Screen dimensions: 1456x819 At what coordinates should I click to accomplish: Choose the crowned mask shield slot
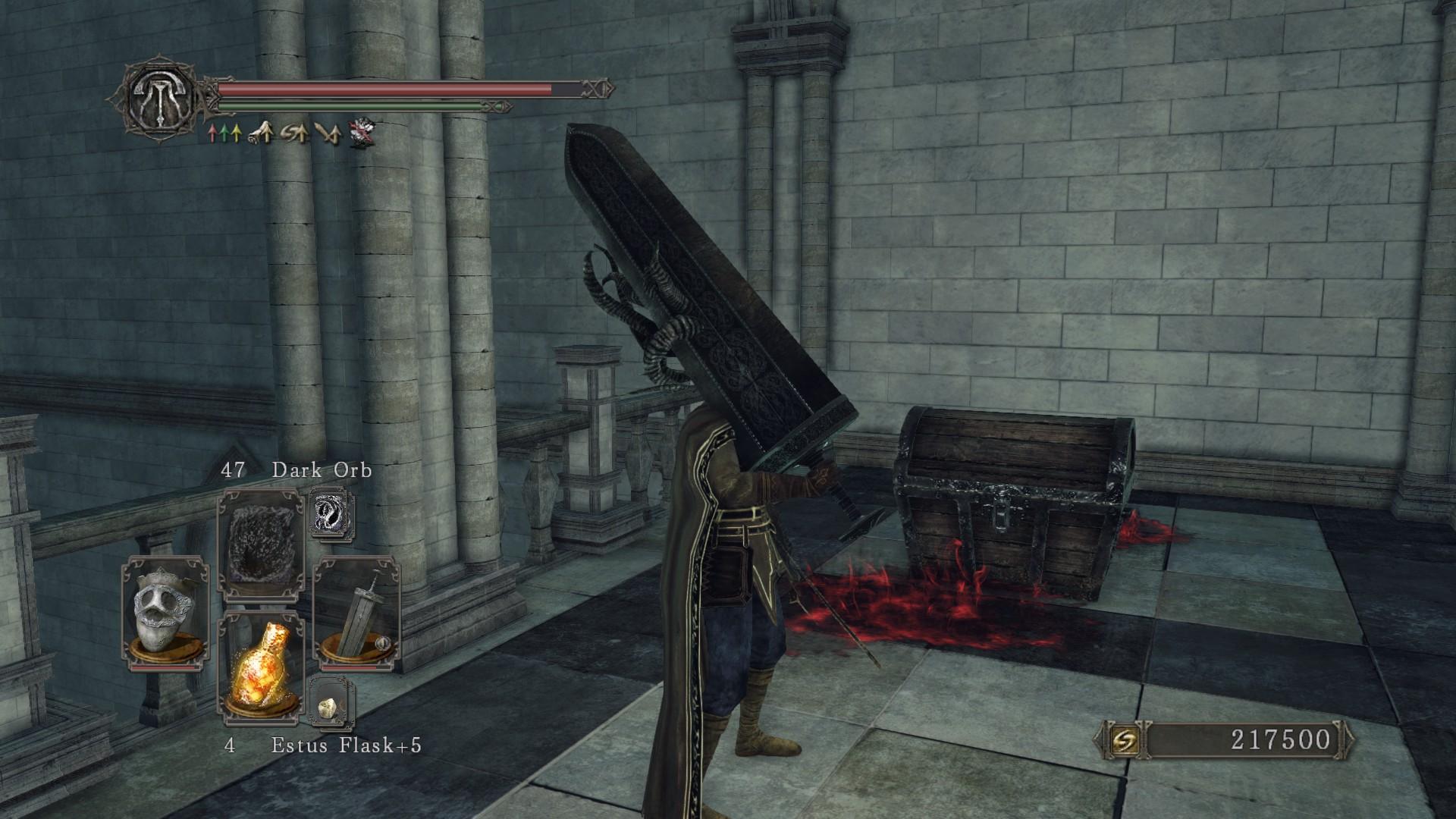tap(166, 613)
